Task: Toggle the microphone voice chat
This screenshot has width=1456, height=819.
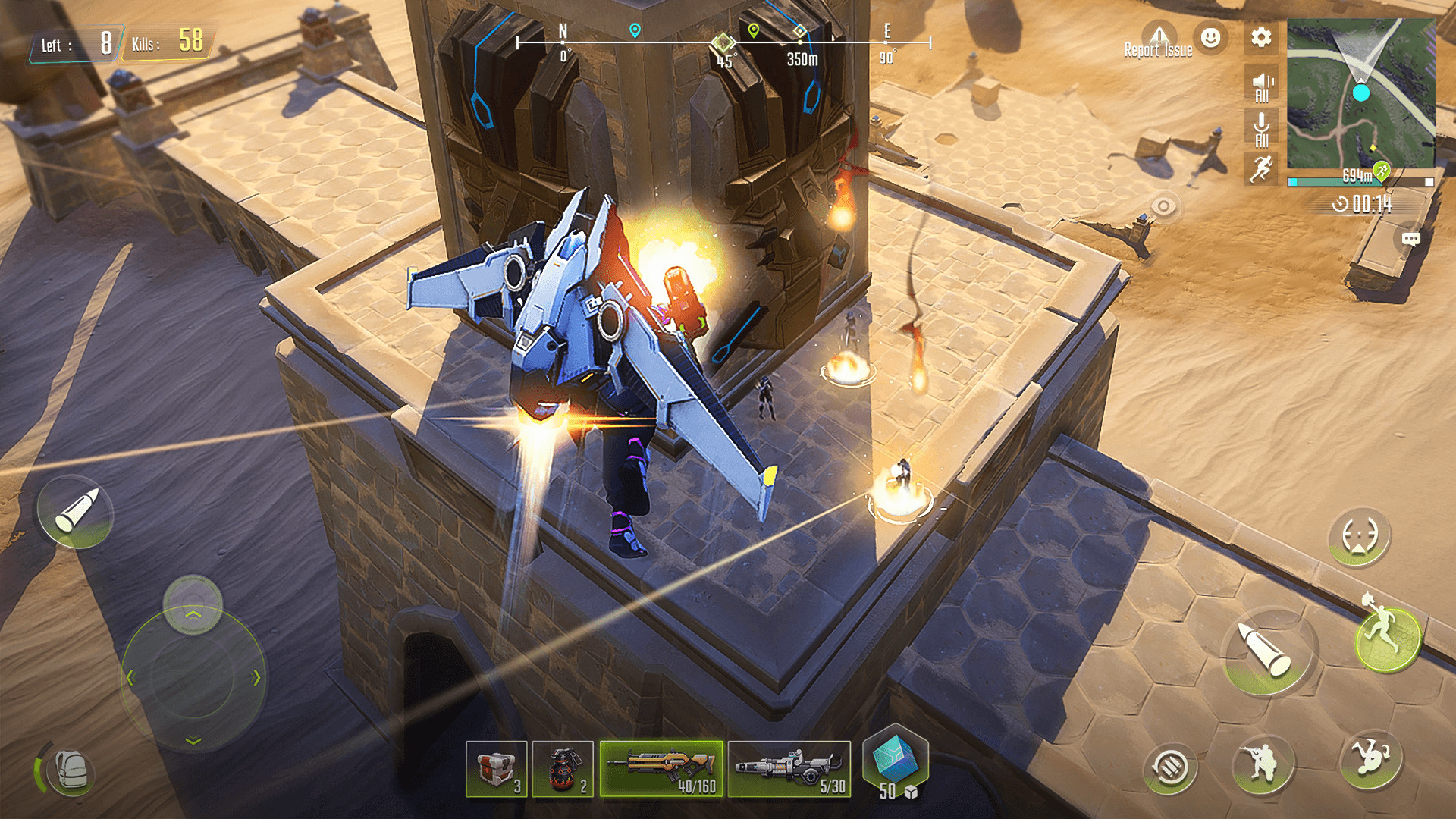Action: coord(1262,129)
